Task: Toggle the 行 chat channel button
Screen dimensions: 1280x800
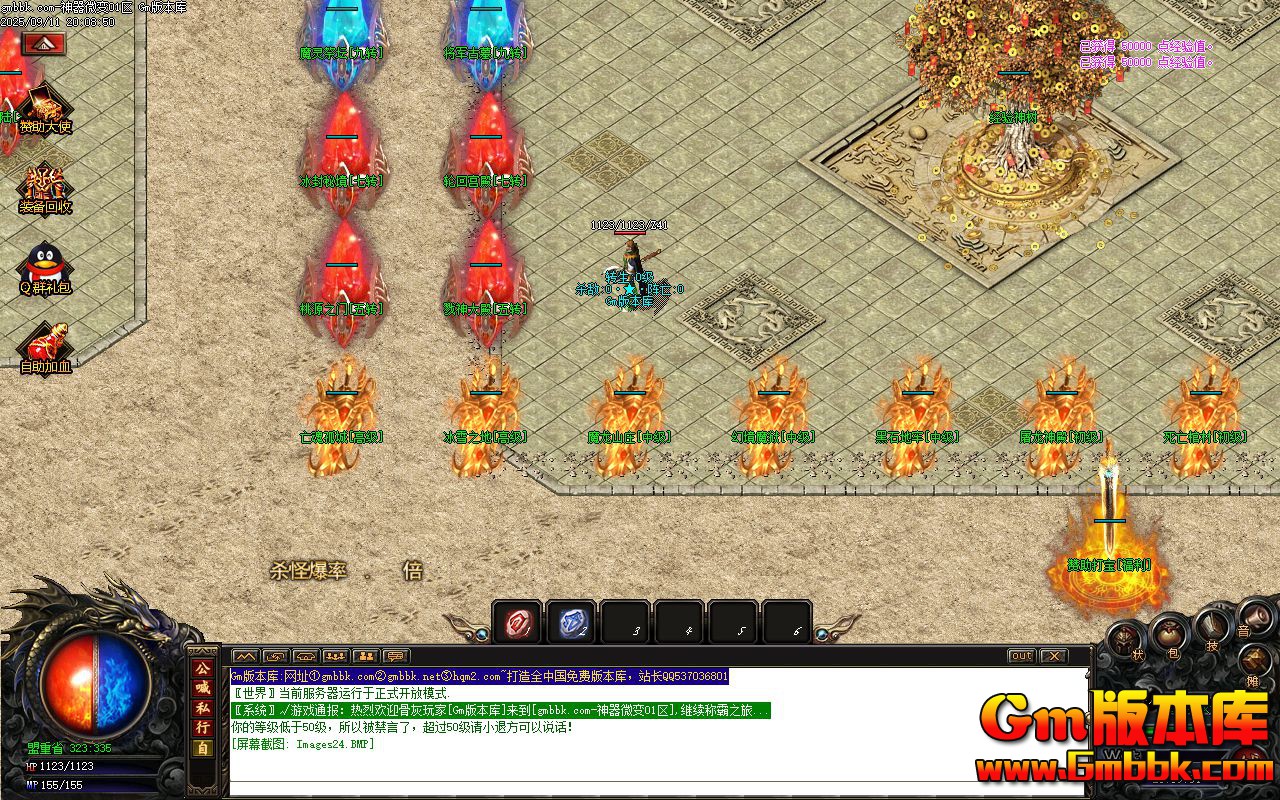Action: coord(204,727)
